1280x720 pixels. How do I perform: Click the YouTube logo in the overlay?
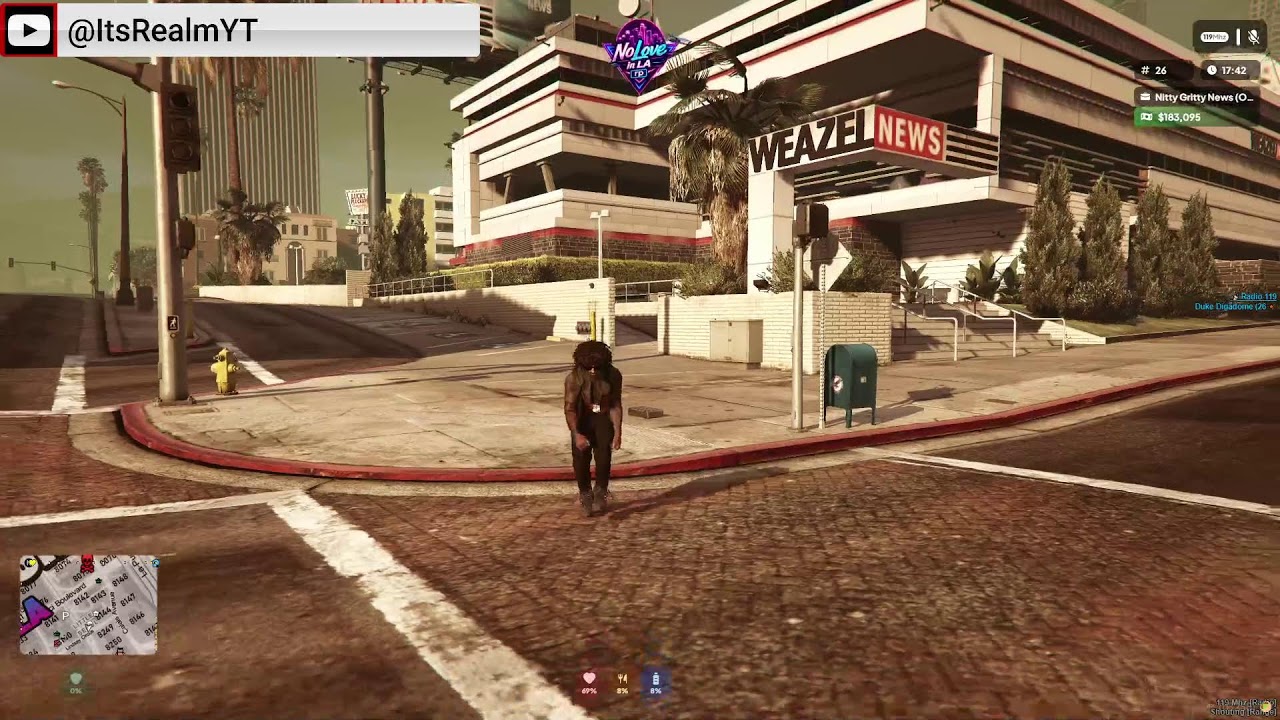click(x=28, y=31)
